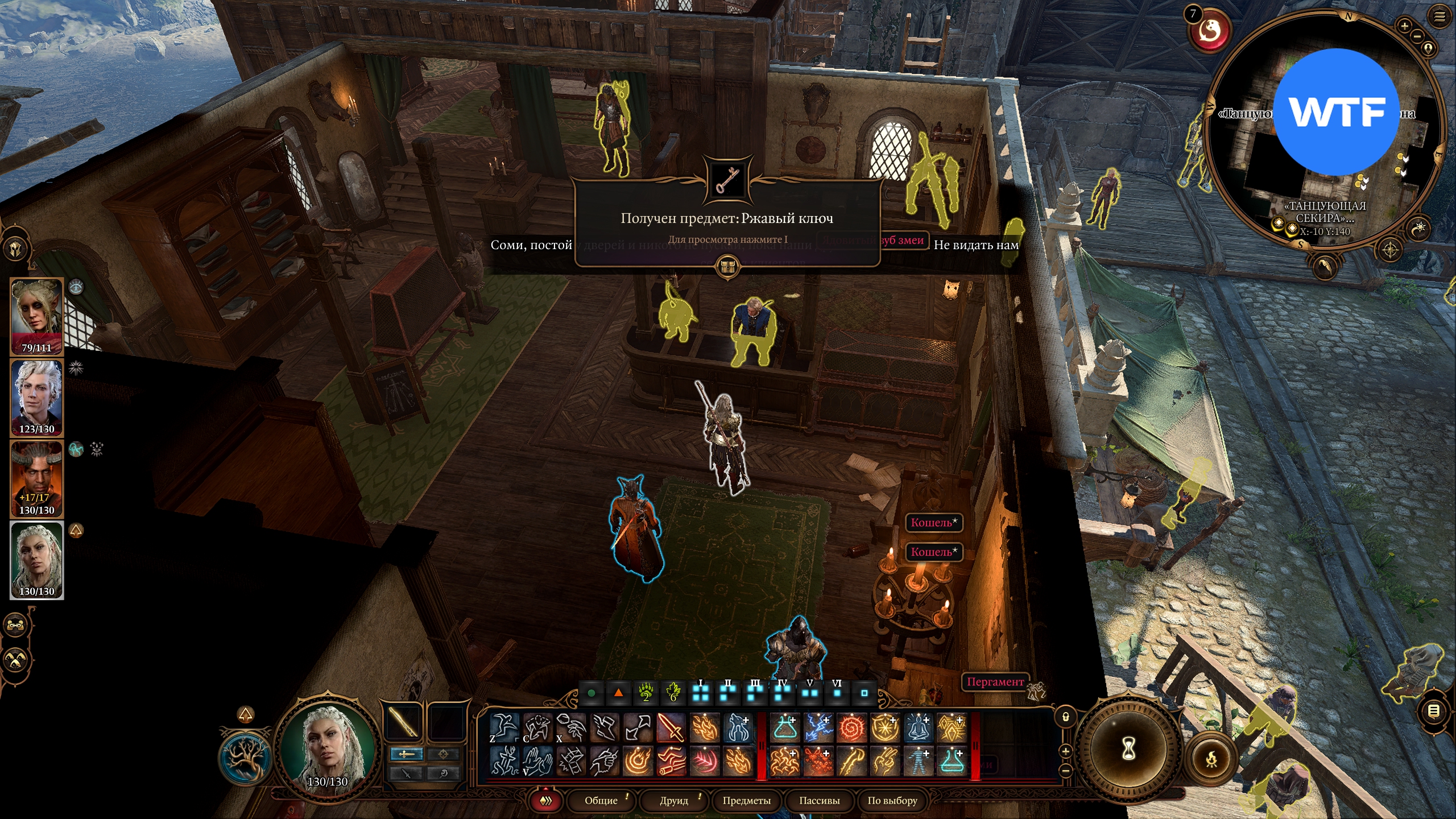This screenshot has height=819, width=1456.
Task: Toggle the hotbar lock icon
Action: click(x=1066, y=717)
